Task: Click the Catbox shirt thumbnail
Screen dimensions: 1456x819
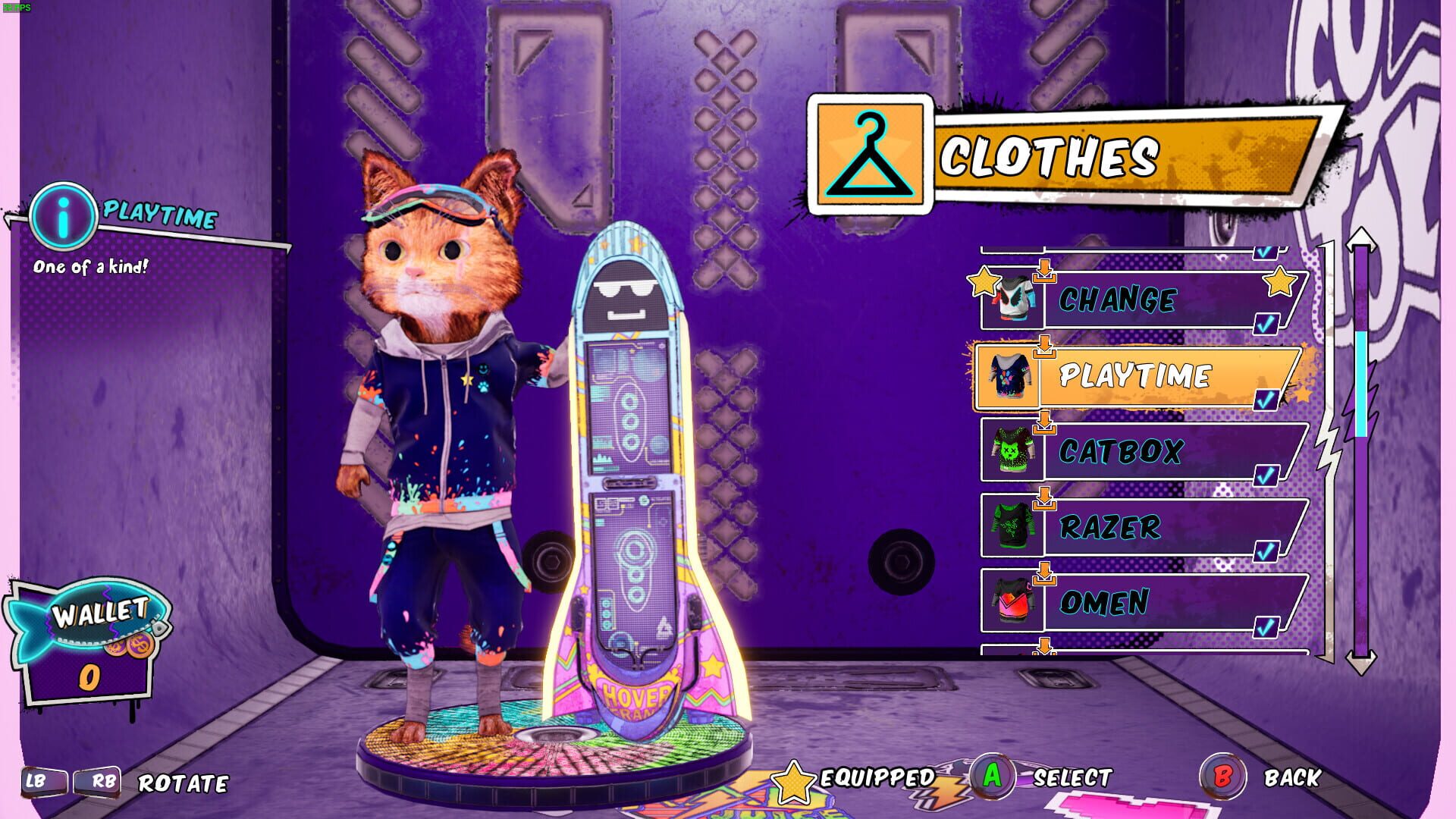Action: point(1011,451)
